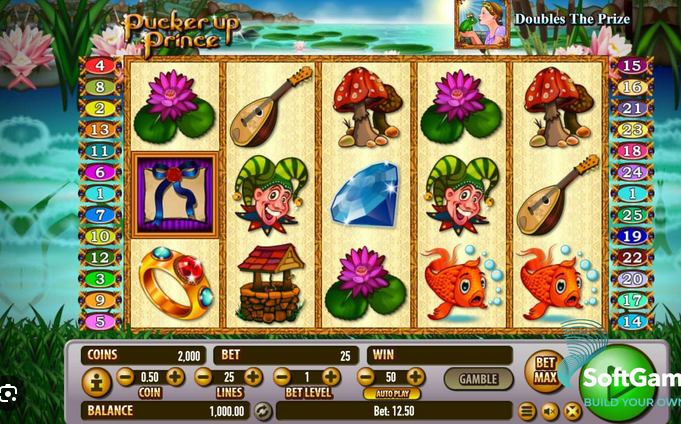Image resolution: width=681 pixels, height=424 pixels.
Task: Click the BET MAX button
Action: point(545,371)
